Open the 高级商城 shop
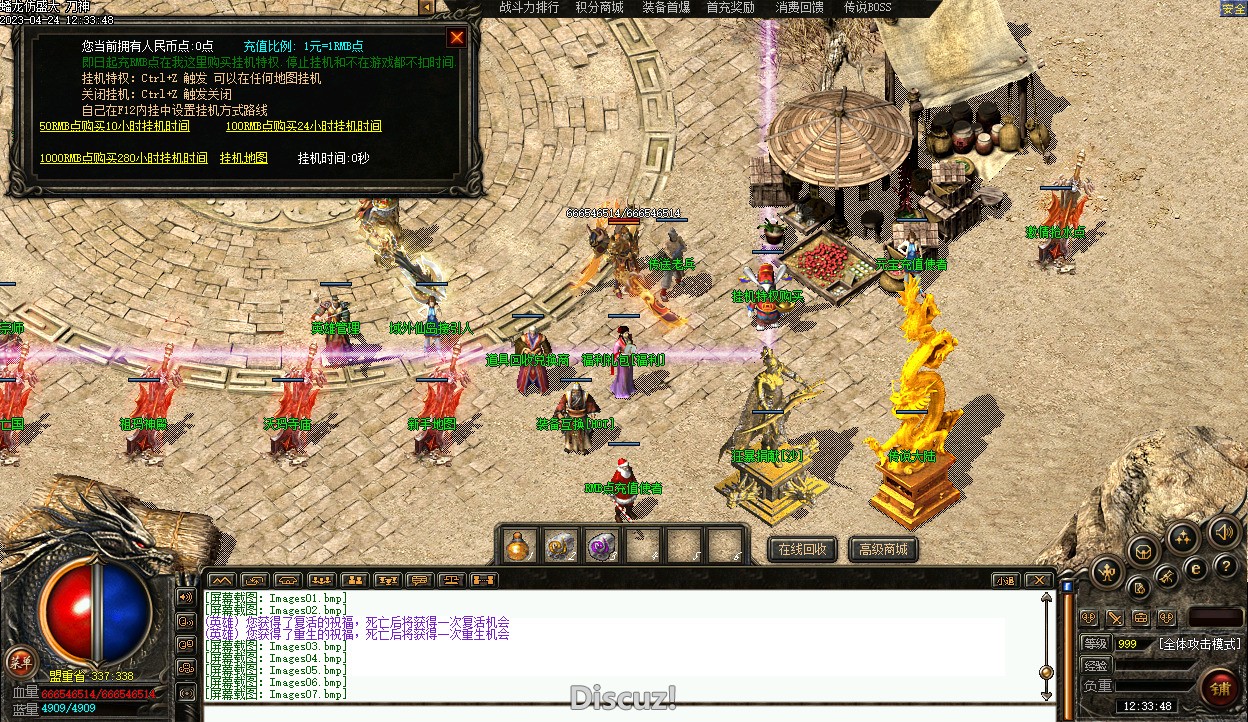 [x=883, y=549]
